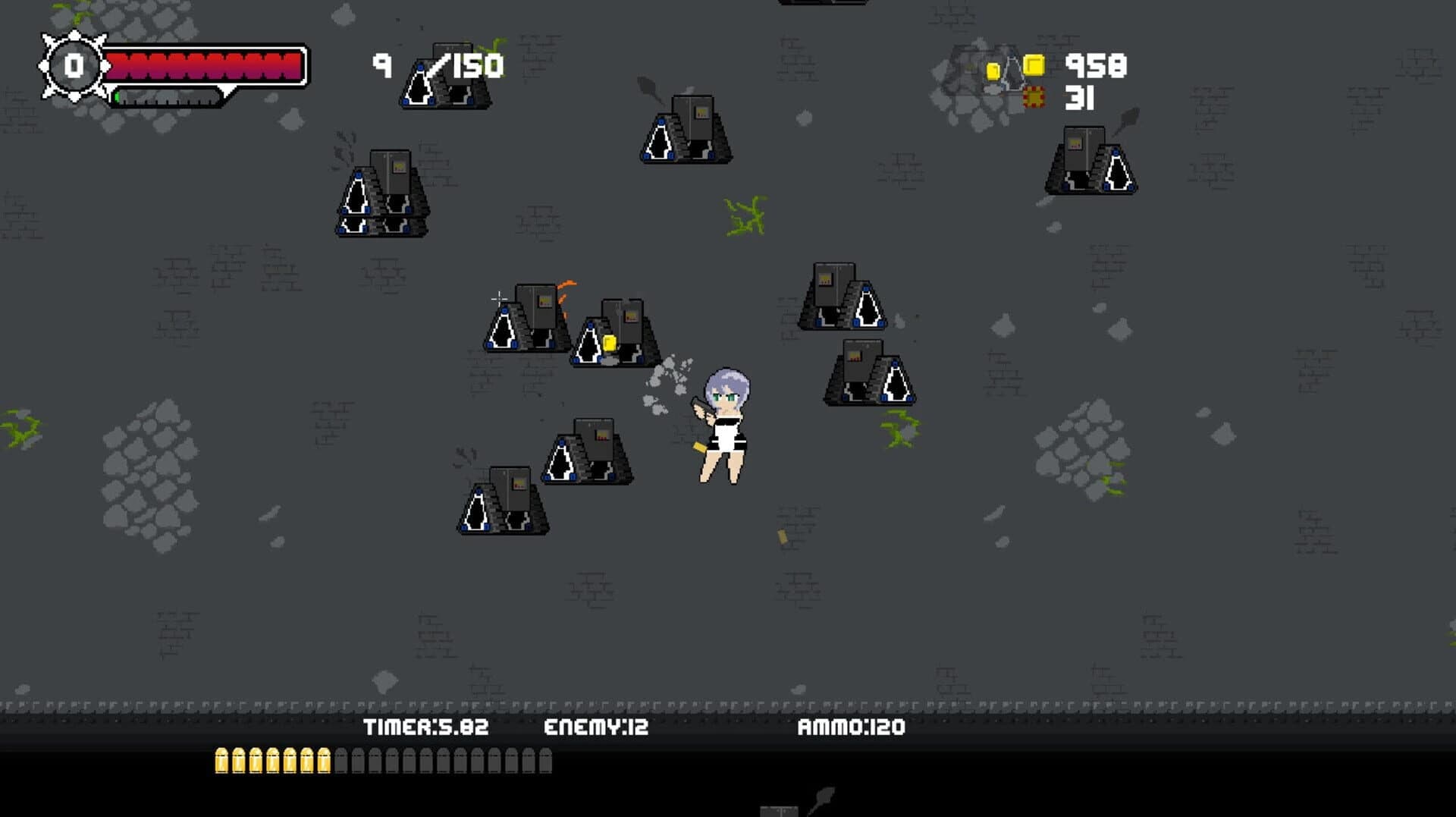Click the TIMER:5.82 label
The width and height of the screenshot is (1456, 817).
(425, 727)
